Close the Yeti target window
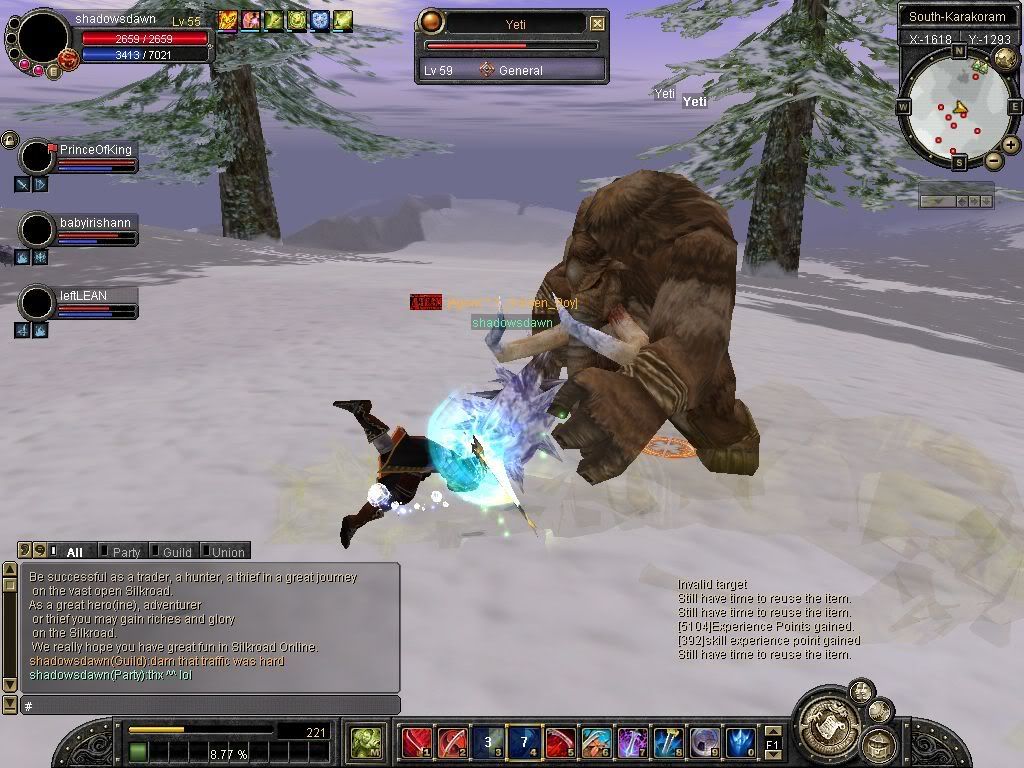This screenshot has height=768, width=1024. click(x=597, y=23)
